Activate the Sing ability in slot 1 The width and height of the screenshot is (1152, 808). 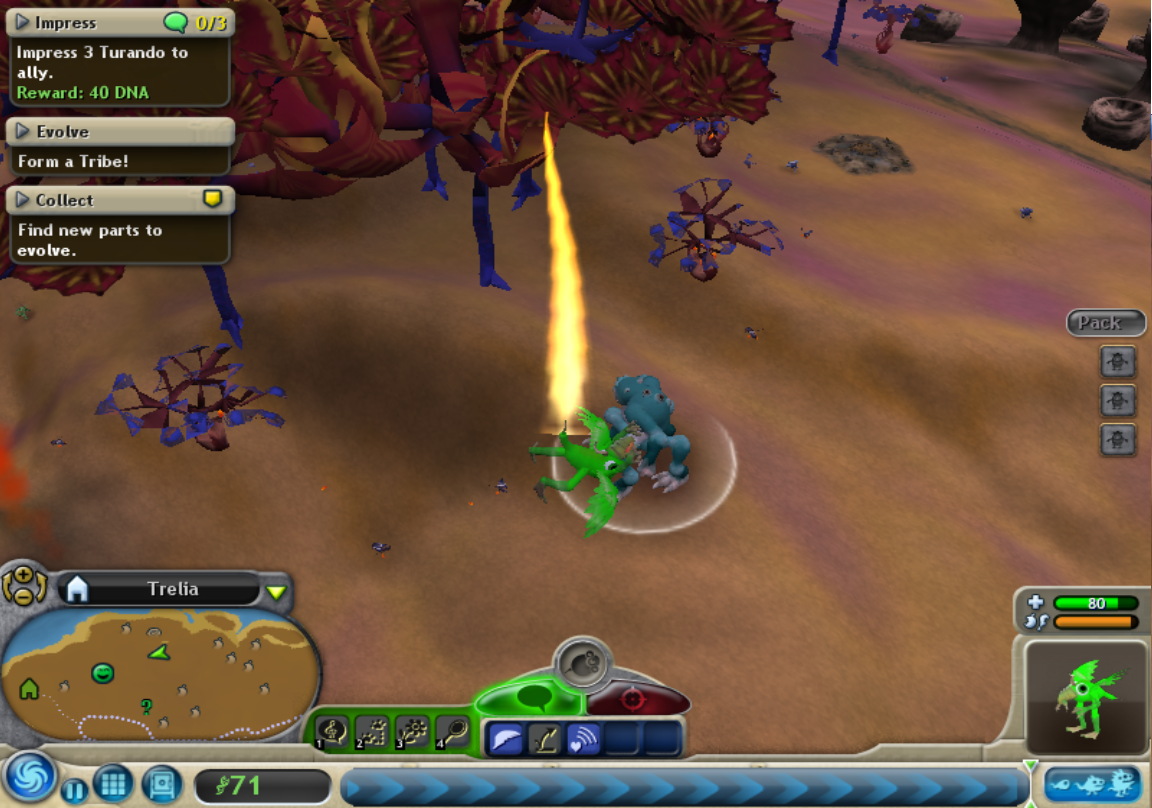coord(333,733)
